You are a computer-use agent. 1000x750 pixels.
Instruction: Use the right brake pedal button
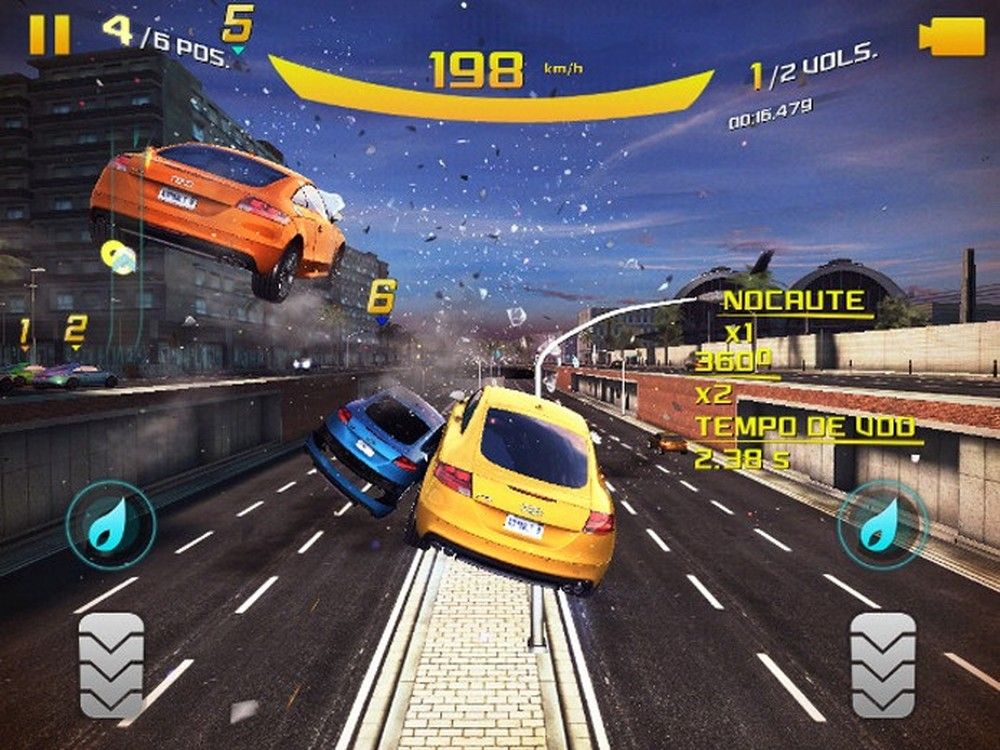point(883,664)
